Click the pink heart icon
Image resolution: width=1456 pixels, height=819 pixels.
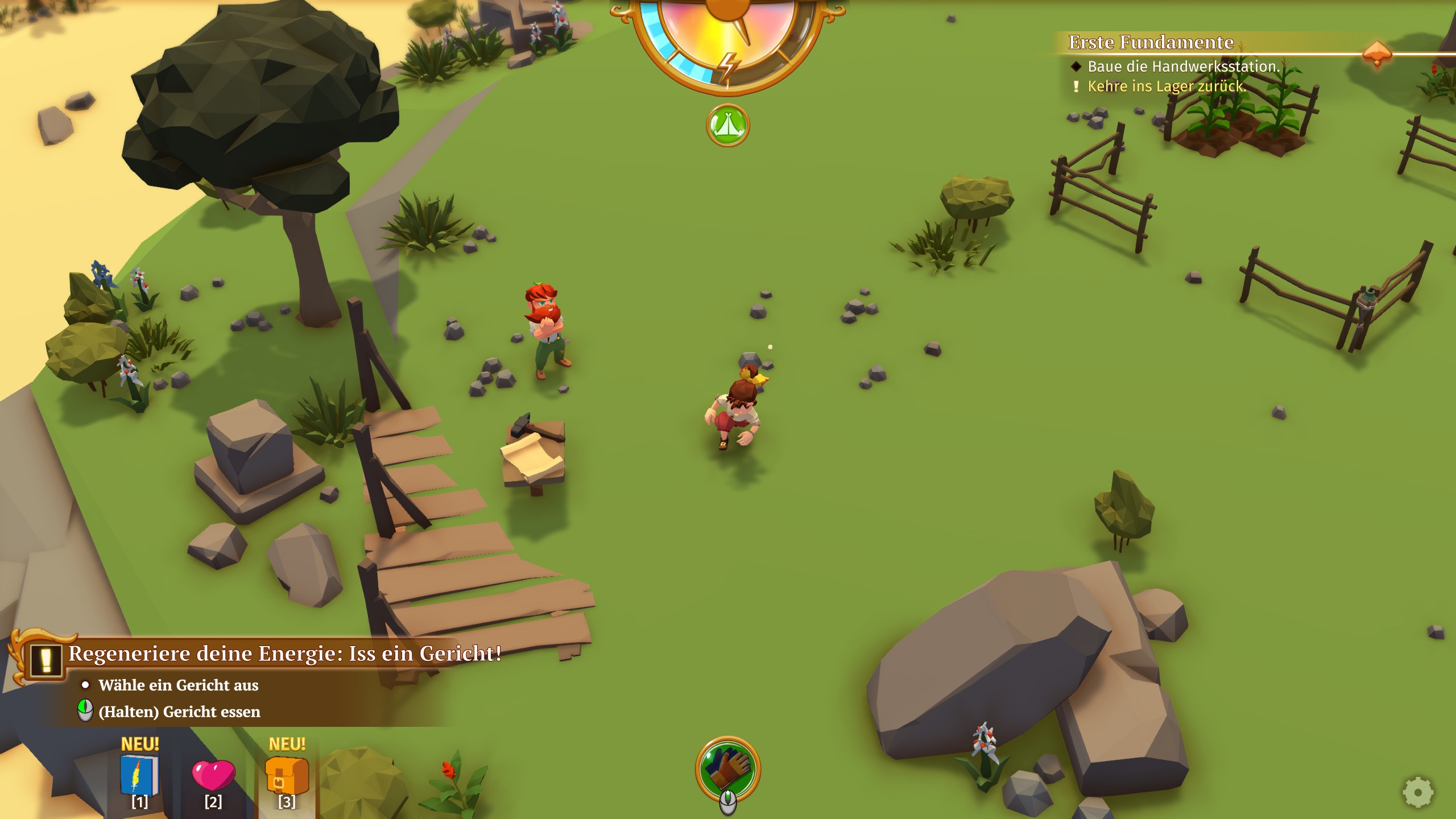tap(213, 775)
